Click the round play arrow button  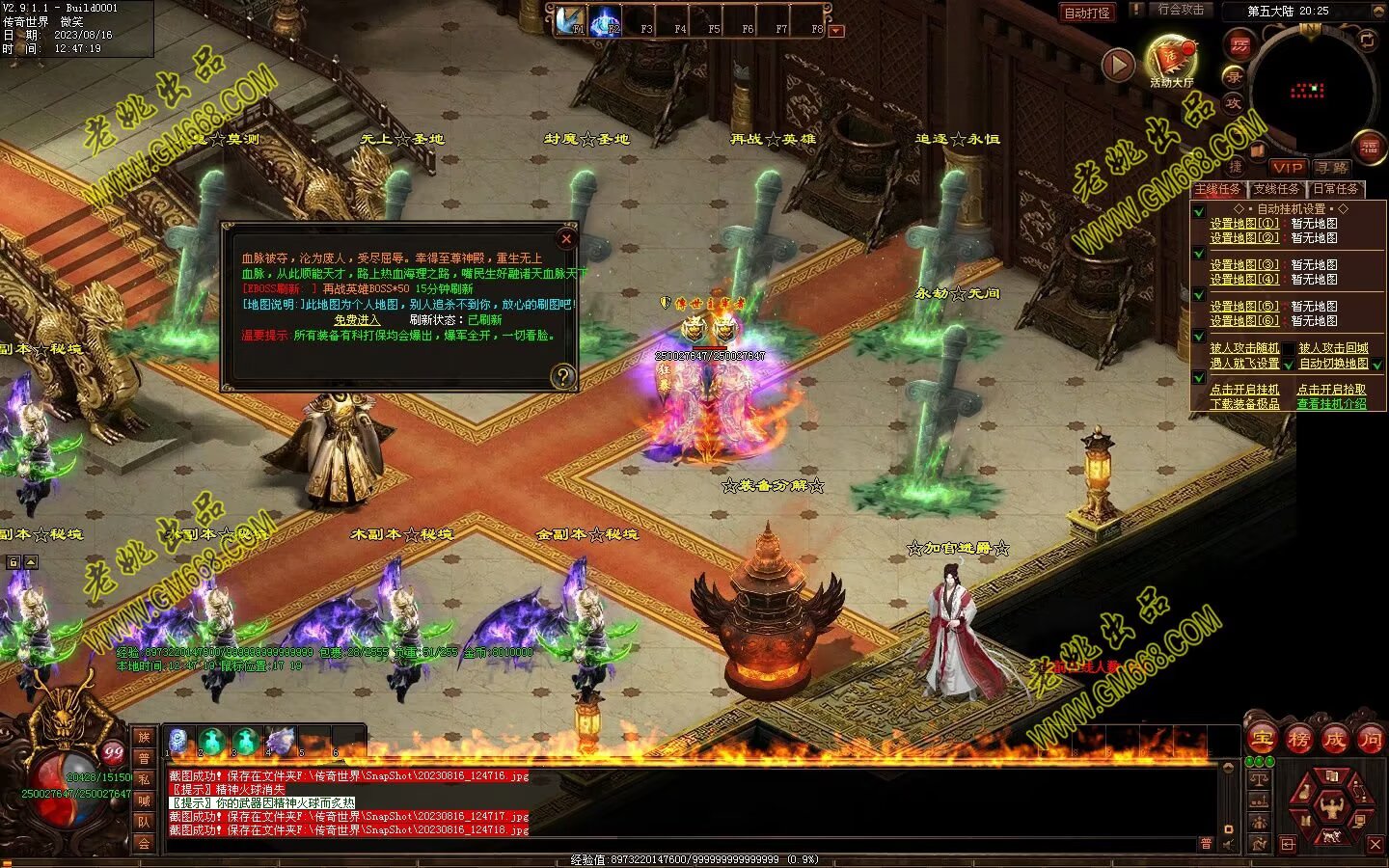point(1118,65)
